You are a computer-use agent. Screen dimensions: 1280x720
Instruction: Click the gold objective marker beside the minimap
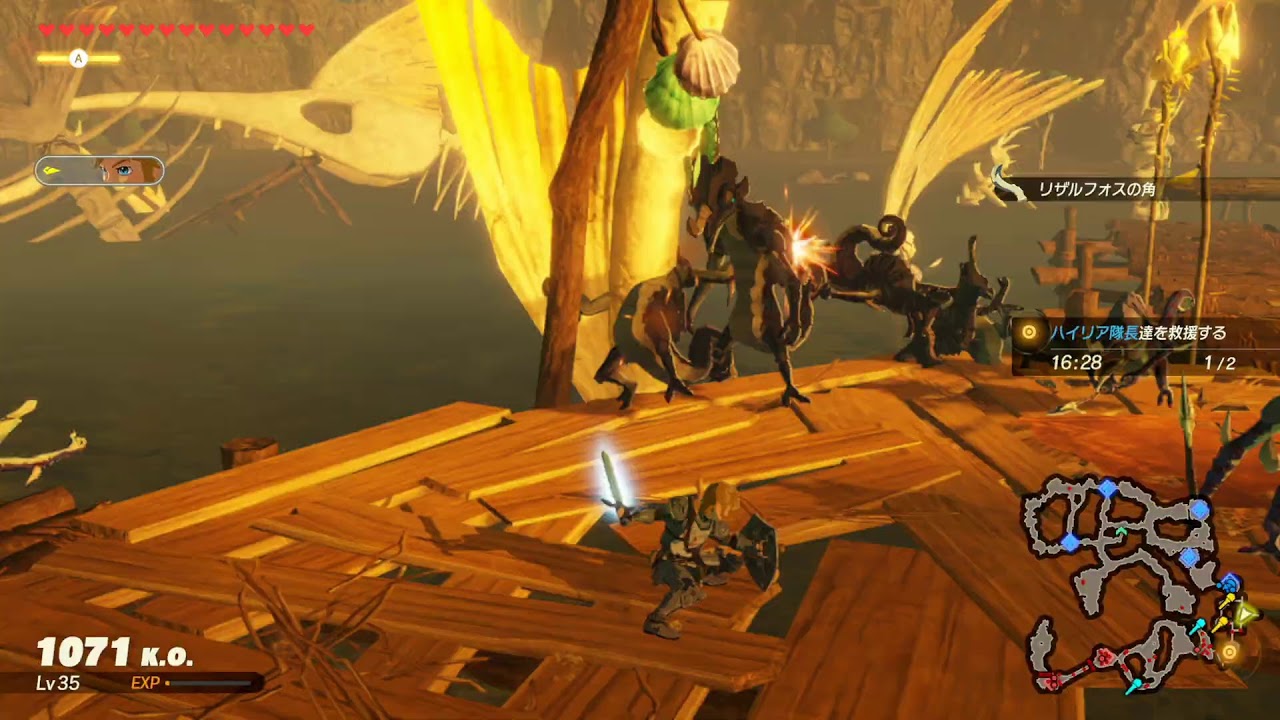pos(1230,652)
